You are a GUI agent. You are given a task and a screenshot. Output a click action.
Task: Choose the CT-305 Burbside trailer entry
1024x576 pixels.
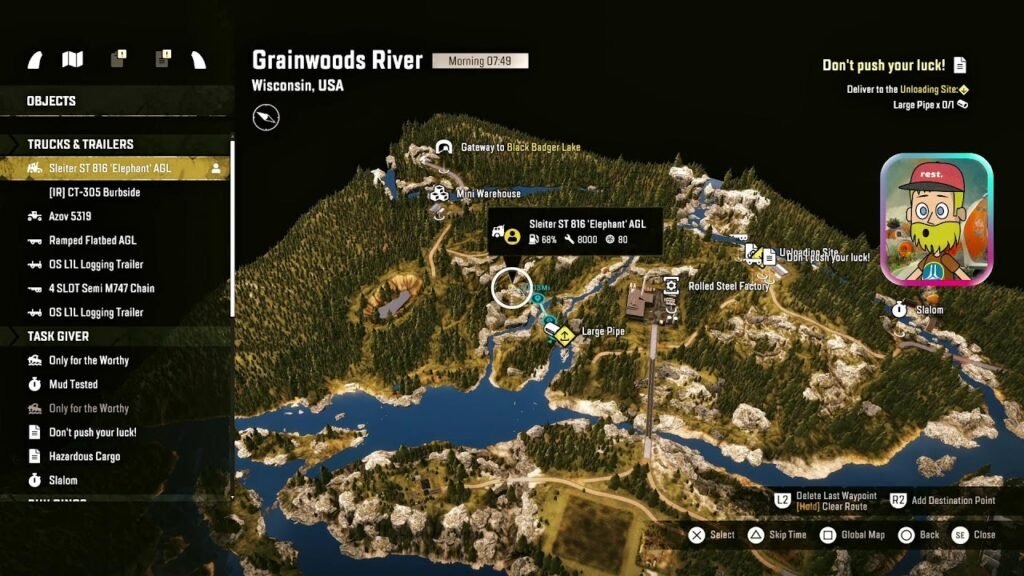pos(94,192)
